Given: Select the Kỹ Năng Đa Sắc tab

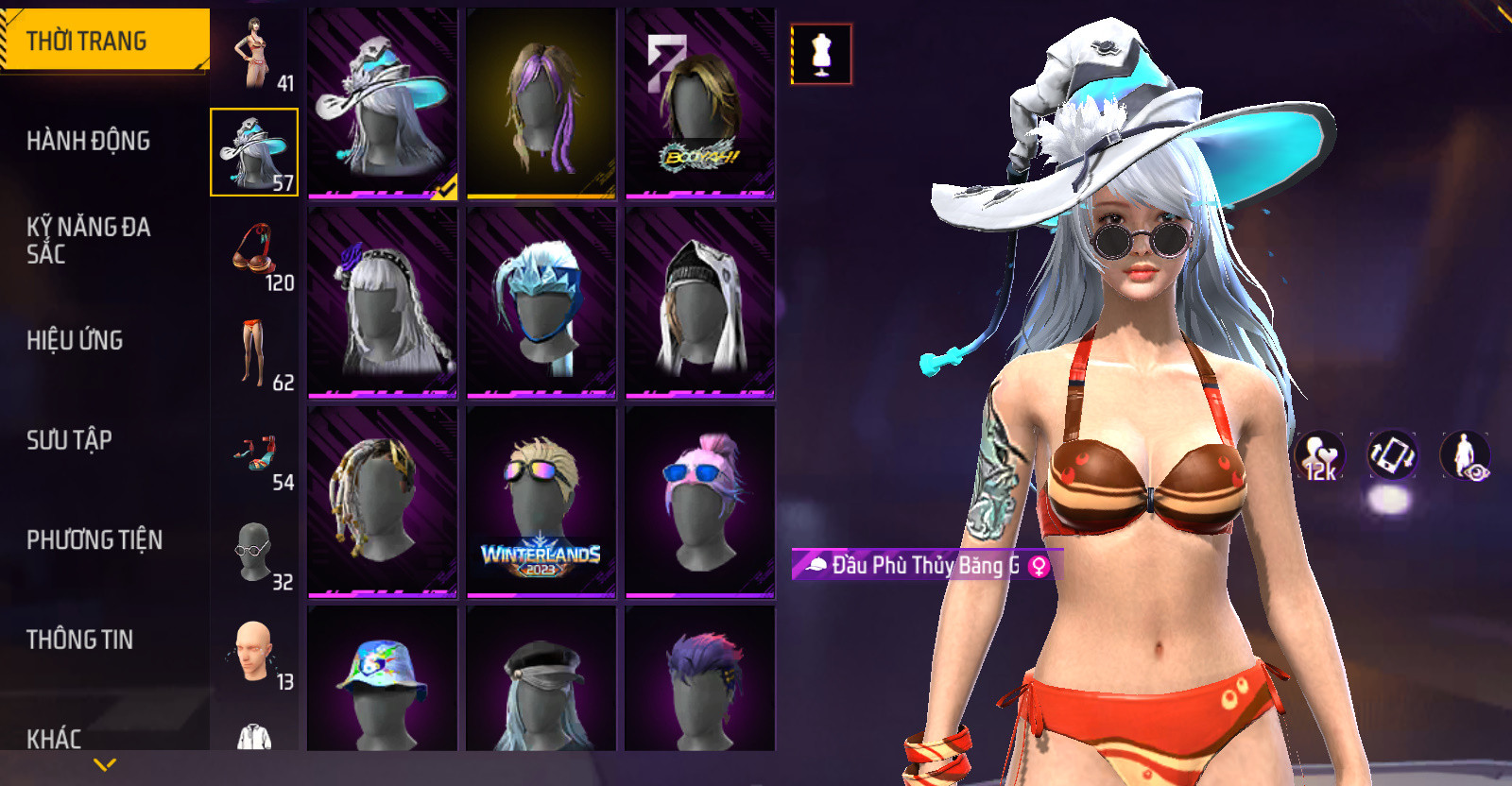Looking at the screenshot, I should pos(89,240).
